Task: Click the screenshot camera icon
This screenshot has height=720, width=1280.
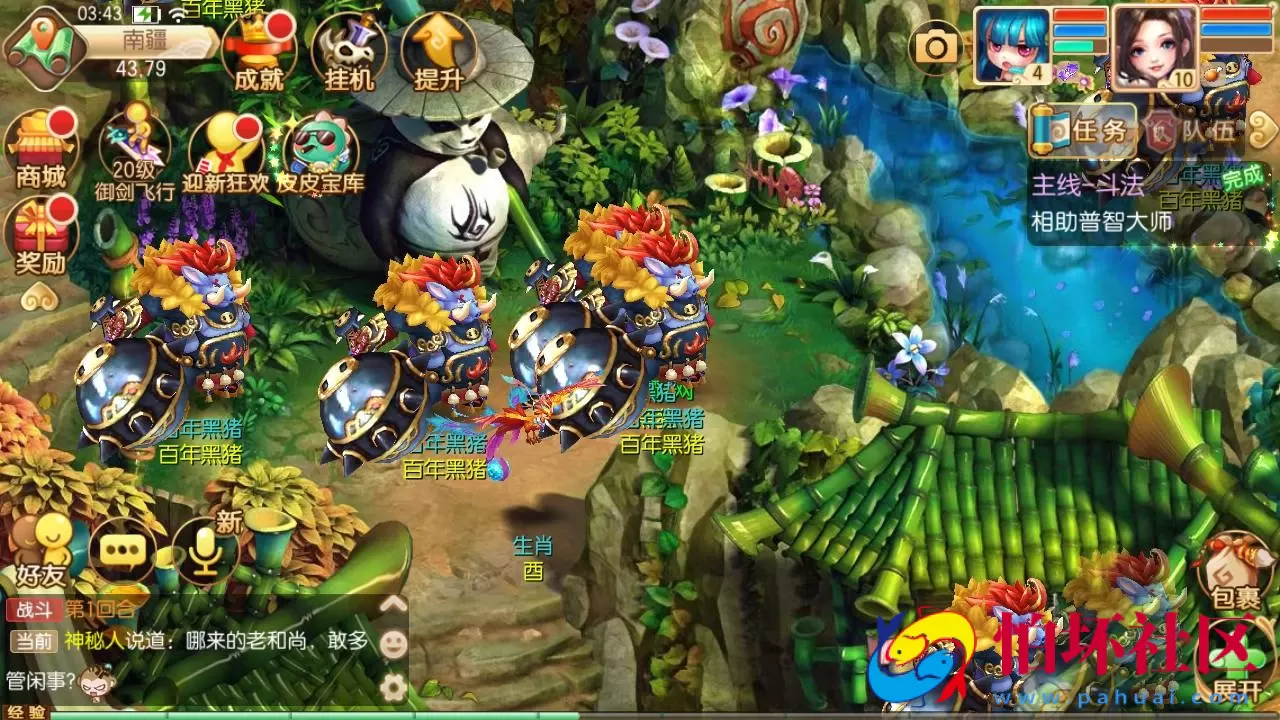Action: coord(934,45)
